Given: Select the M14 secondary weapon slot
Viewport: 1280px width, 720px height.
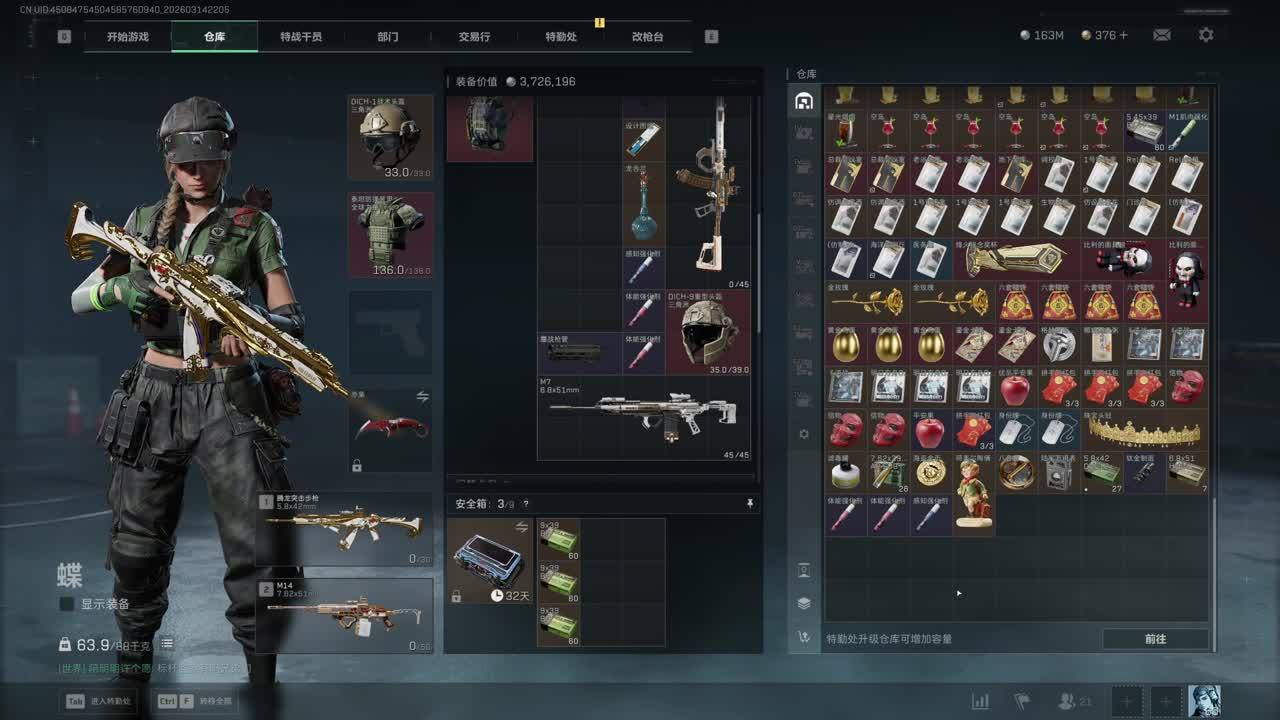Looking at the screenshot, I should [345, 616].
